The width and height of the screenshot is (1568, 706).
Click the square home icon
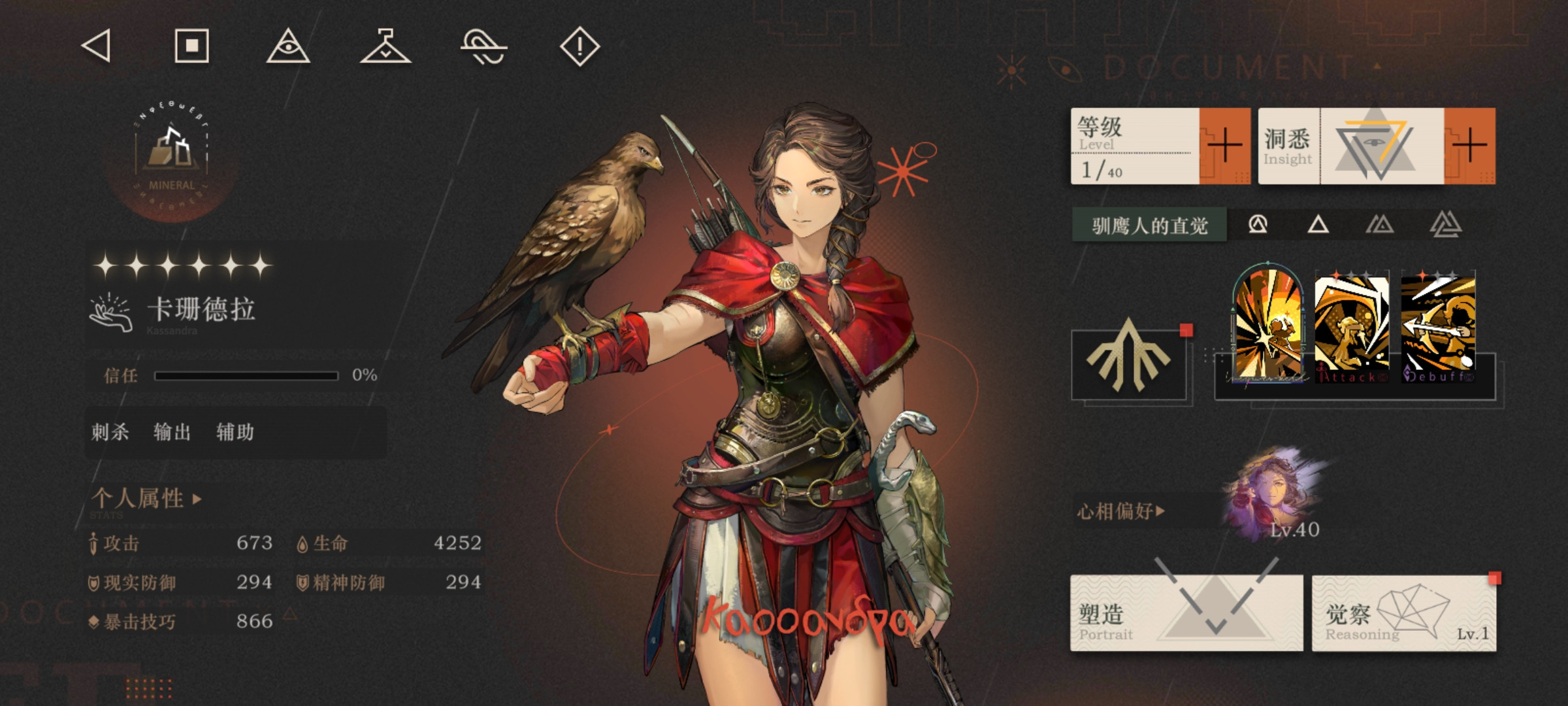point(191,46)
